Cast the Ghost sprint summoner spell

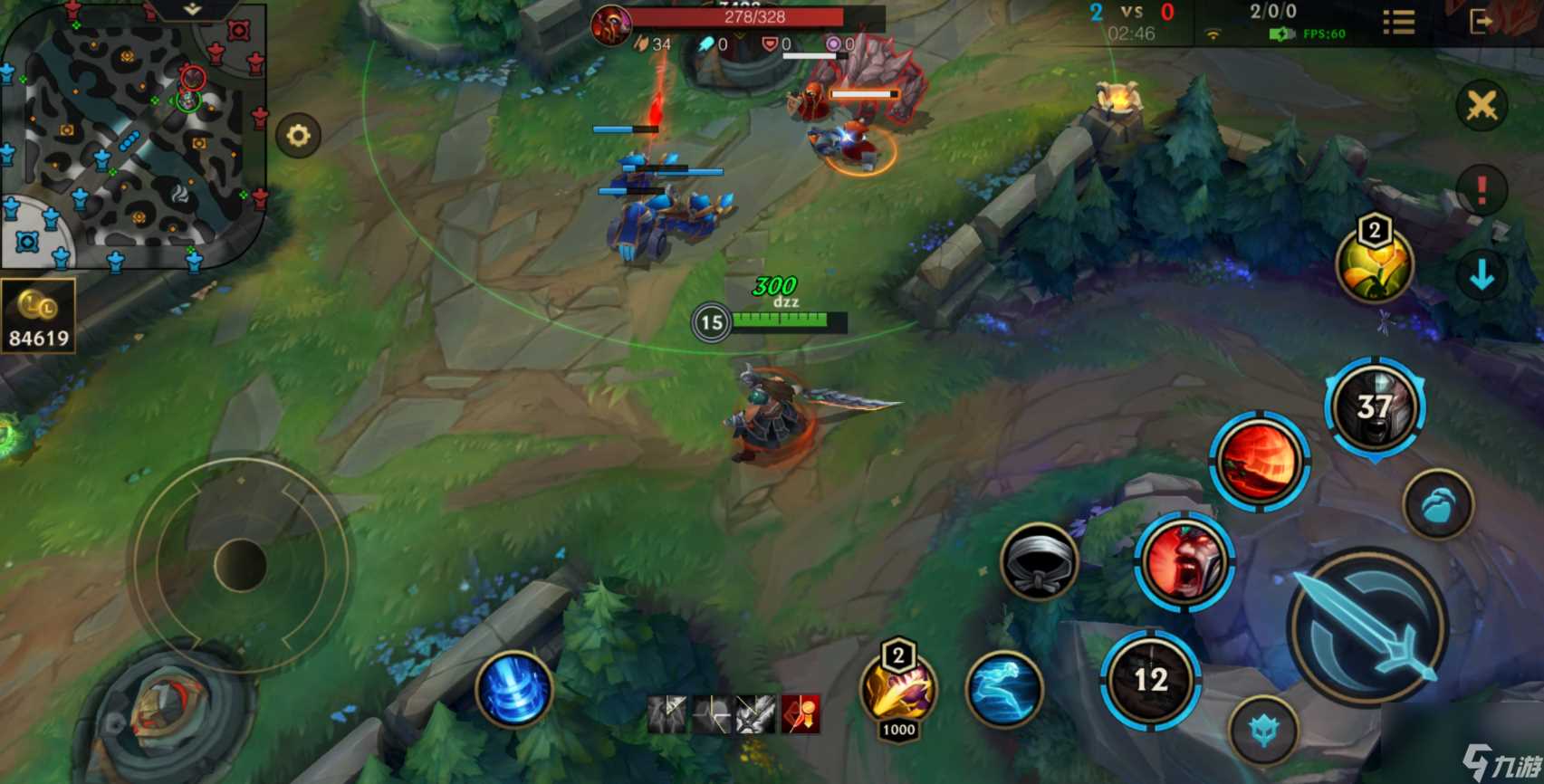pyautogui.click(x=1003, y=690)
